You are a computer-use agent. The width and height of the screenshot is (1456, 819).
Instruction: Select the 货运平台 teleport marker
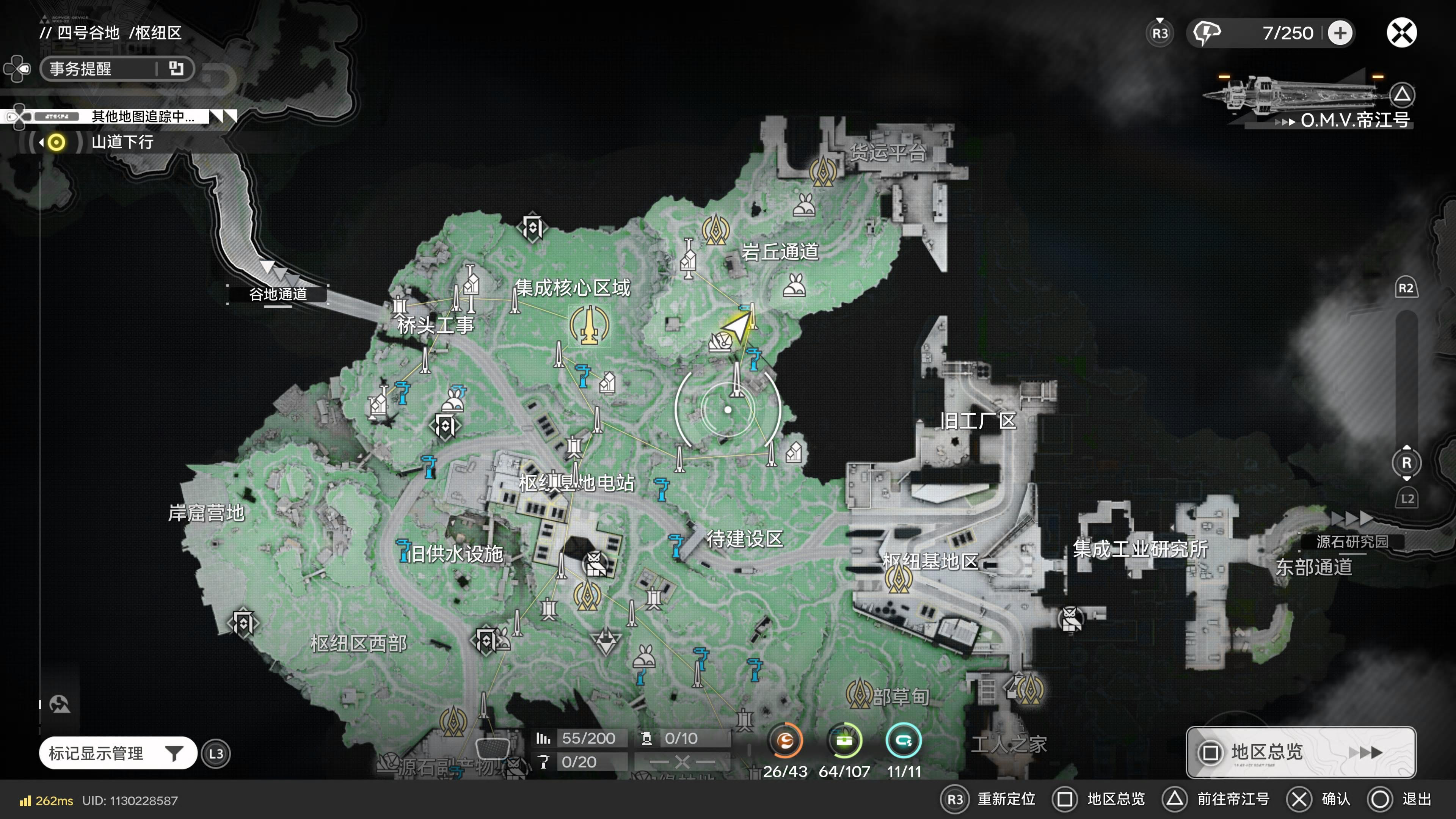coord(823,171)
